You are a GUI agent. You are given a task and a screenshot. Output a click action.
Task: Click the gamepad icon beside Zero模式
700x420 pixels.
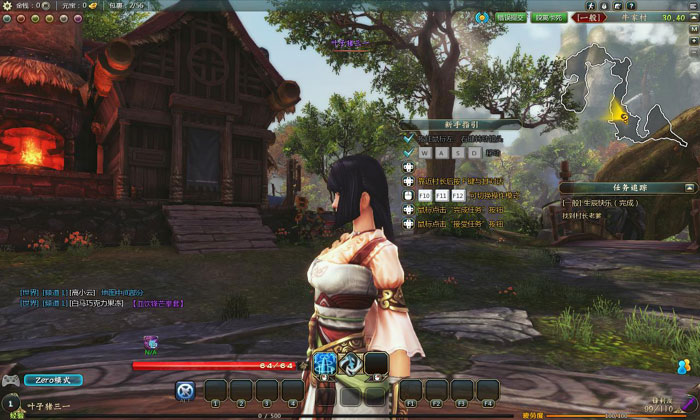pyautogui.click(x=11, y=380)
